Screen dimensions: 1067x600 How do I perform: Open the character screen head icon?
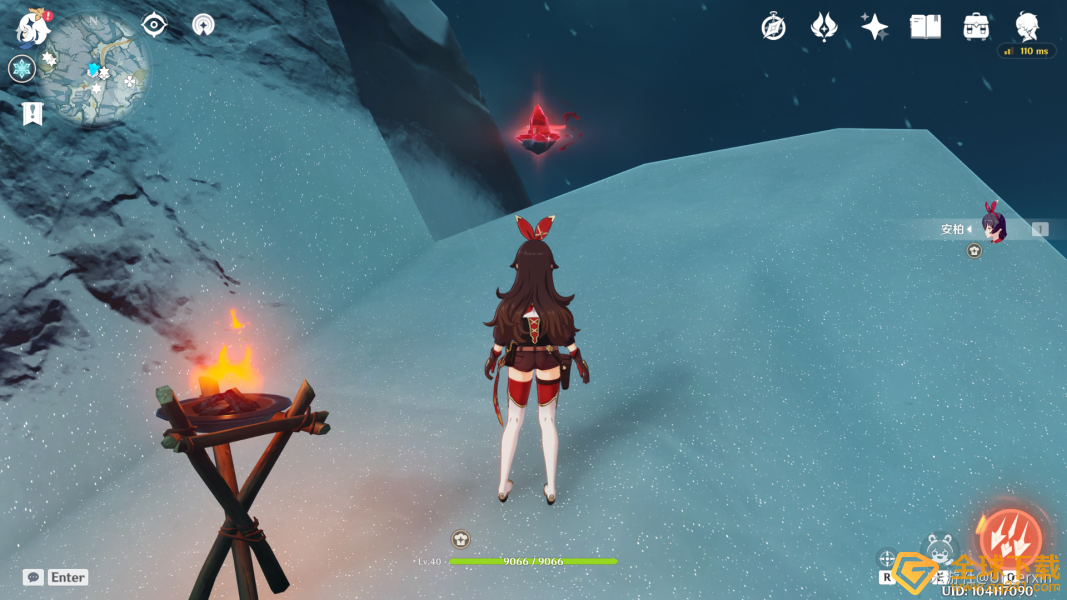tap(1027, 27)
